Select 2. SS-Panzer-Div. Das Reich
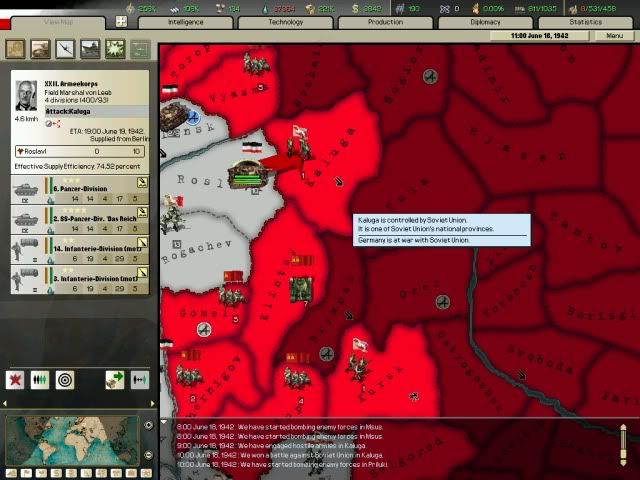Viewport: 640px width, 480px height. click(x=80, y=218)
